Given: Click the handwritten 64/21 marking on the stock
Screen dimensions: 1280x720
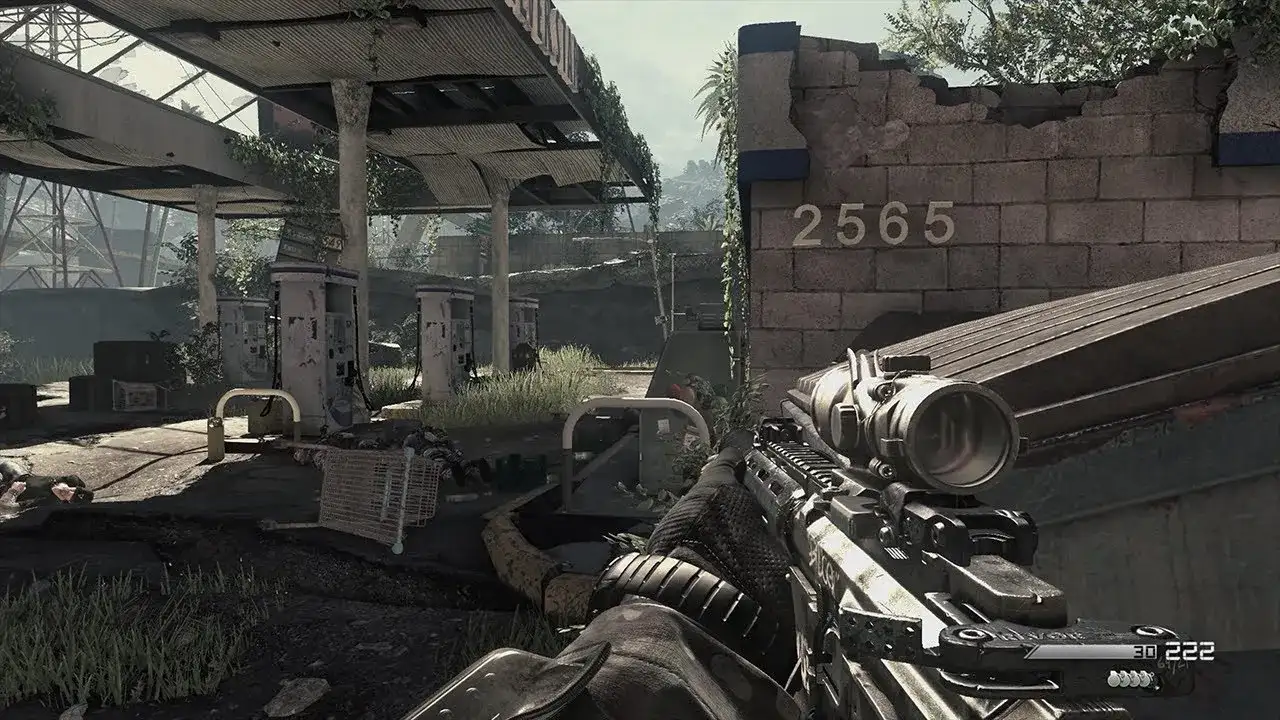Looking at the screenshot, I should pyautogui.click(x=1172, y=663).
